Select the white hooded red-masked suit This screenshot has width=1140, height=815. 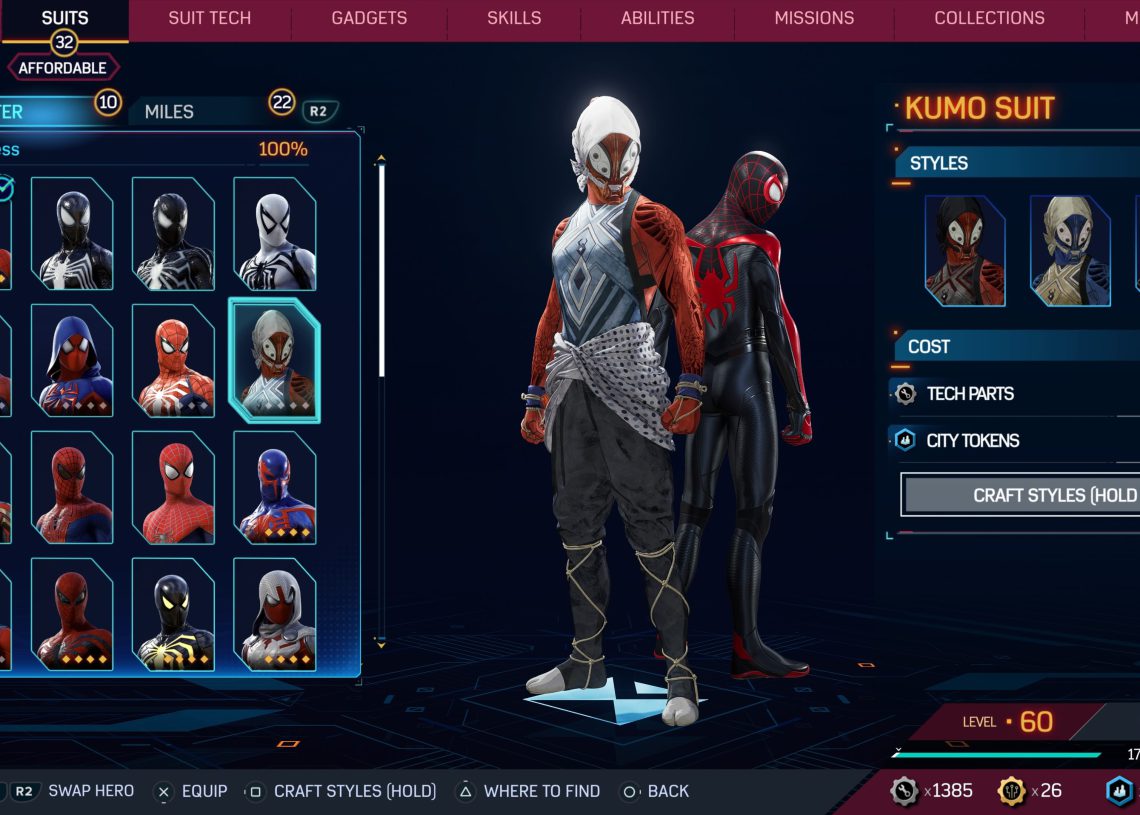[x=274, y=613]
